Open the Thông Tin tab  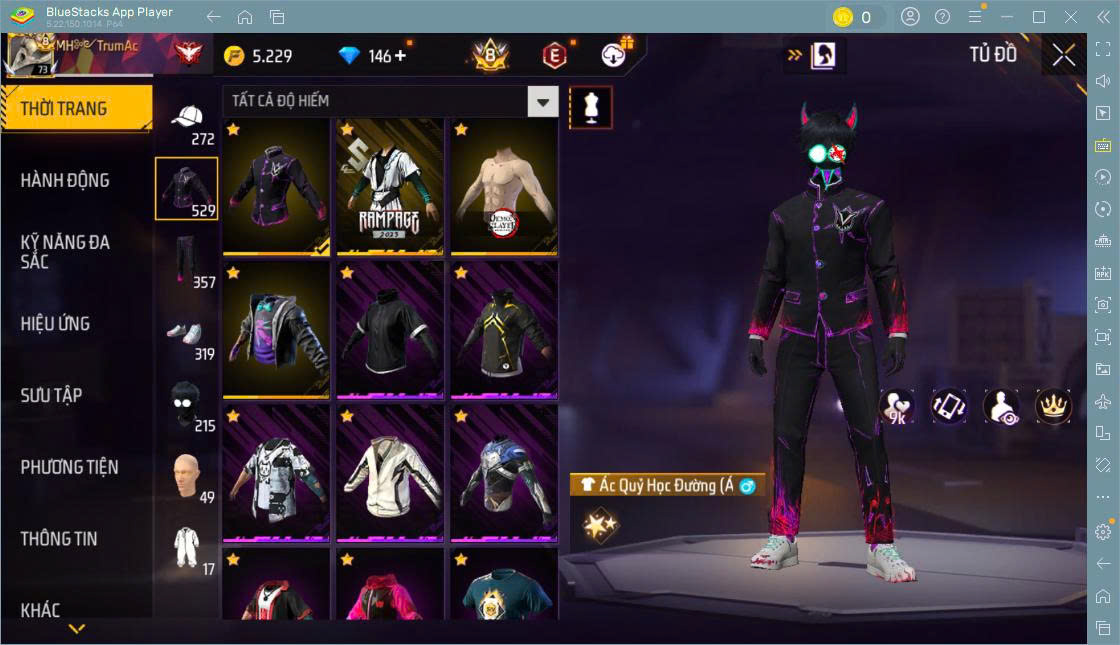(x=60, y=539)
